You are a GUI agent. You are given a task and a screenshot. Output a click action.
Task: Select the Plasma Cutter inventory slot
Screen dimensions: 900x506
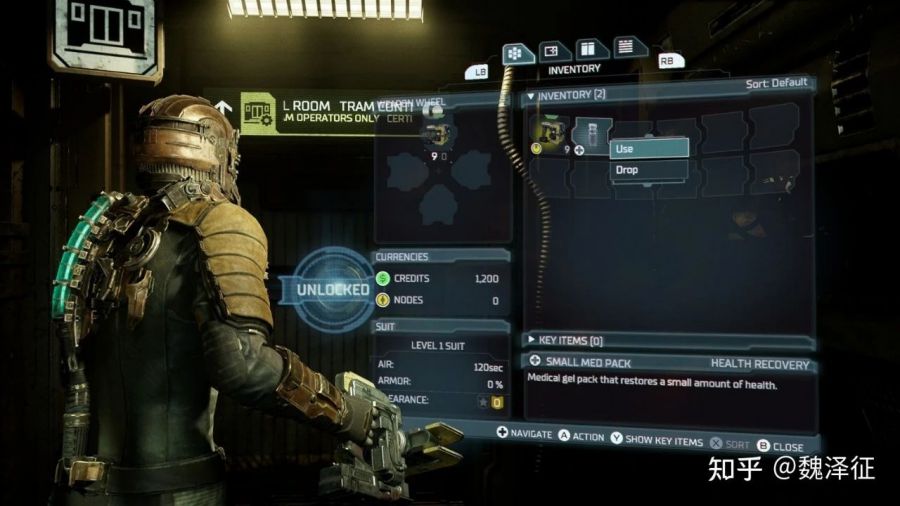549,133
